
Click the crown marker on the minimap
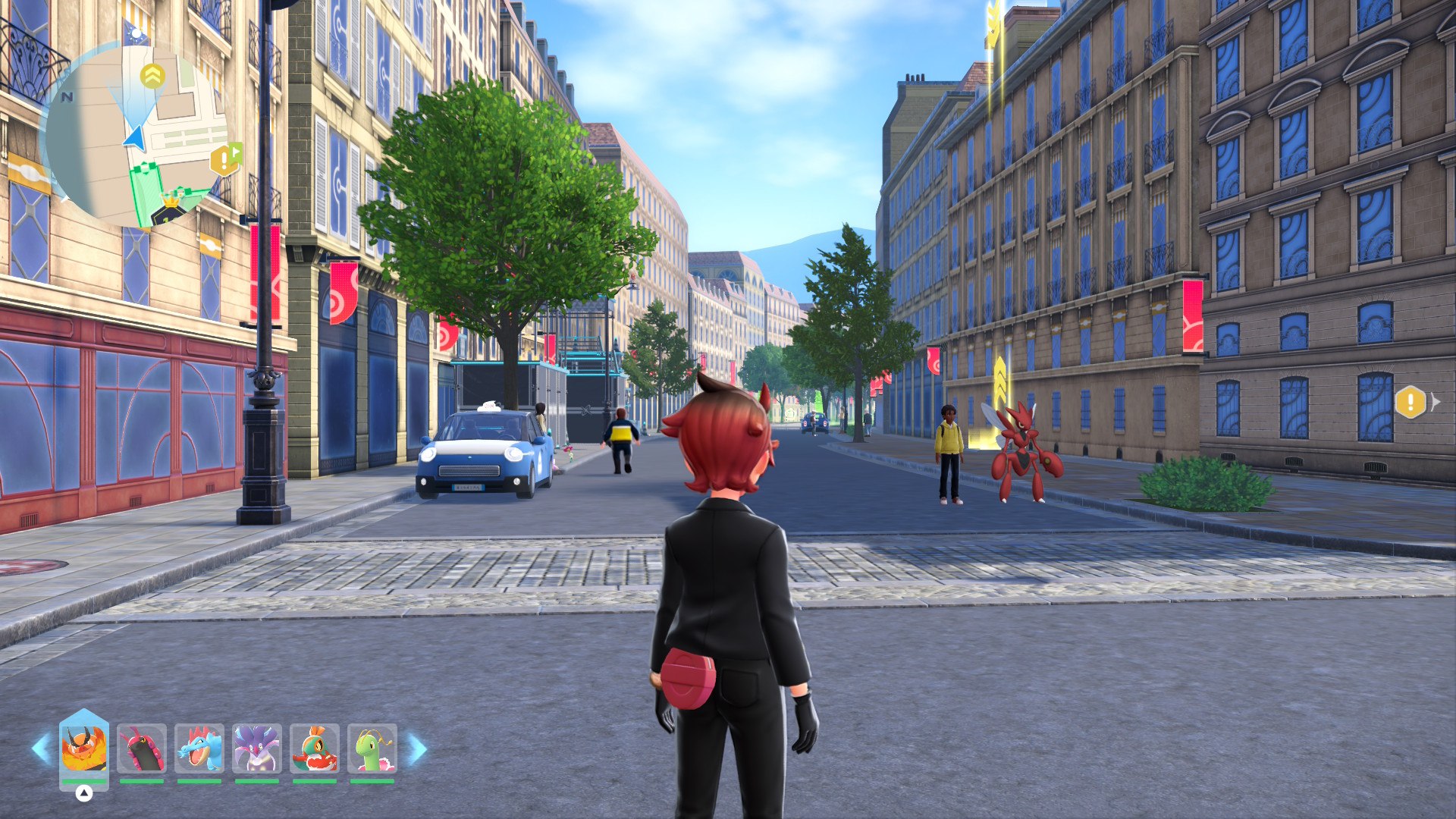click(x=172, y=202)
